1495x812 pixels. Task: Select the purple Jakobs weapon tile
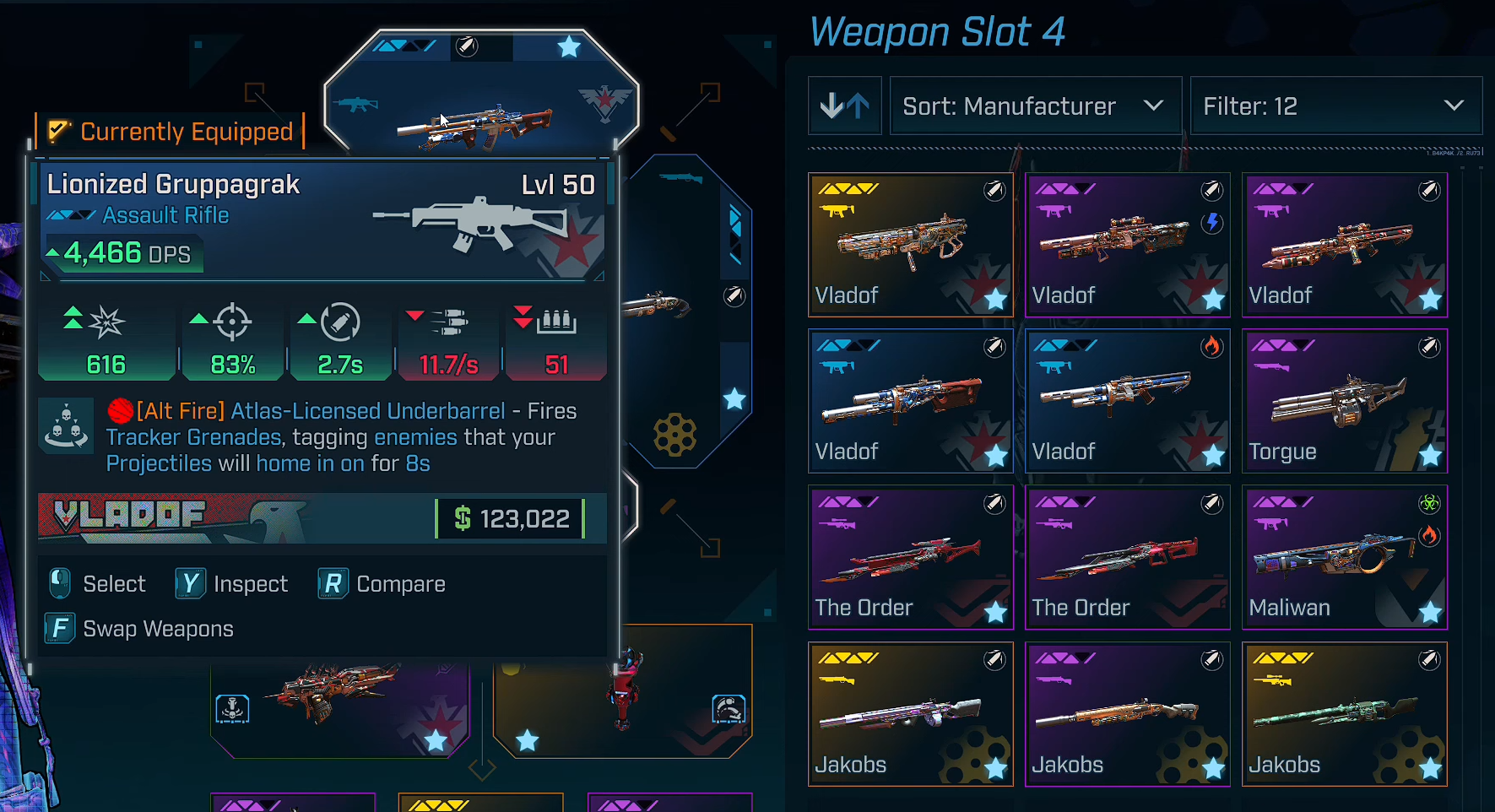click(1127, 714)
